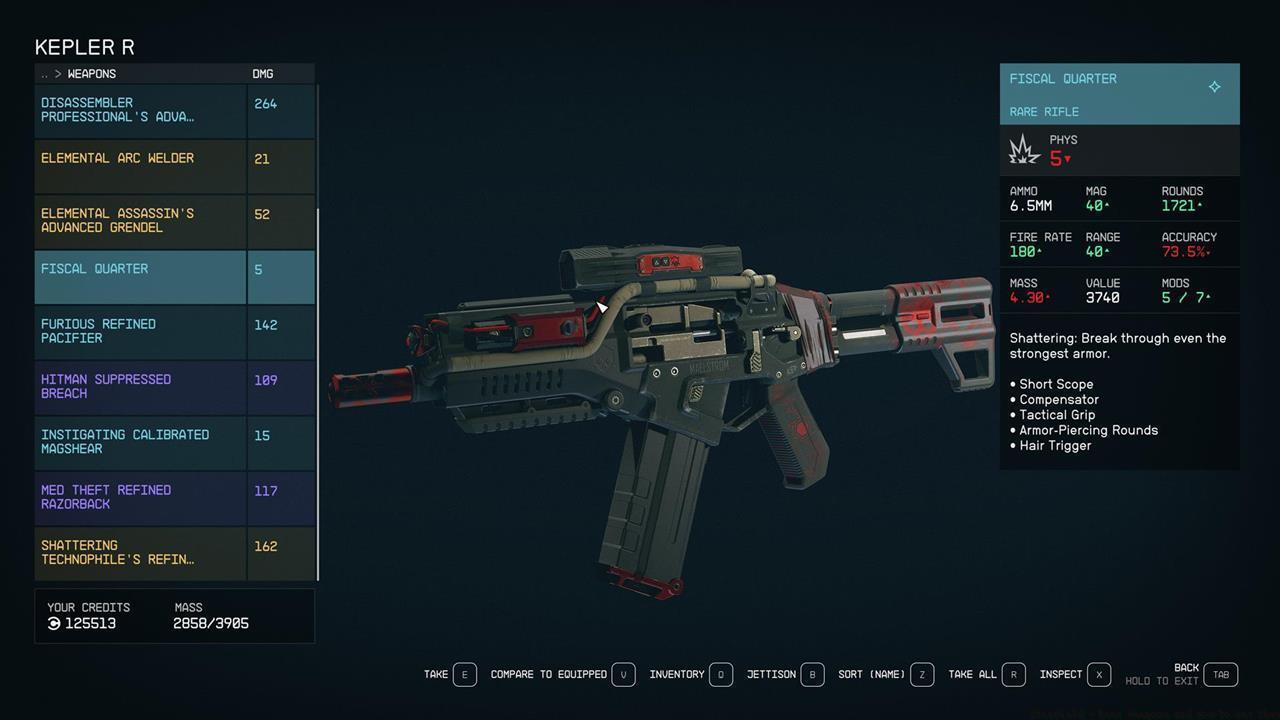Choose the Elemental Arc Welder entry
Viewport: 1280px width, 720px height.
(140, 165)
